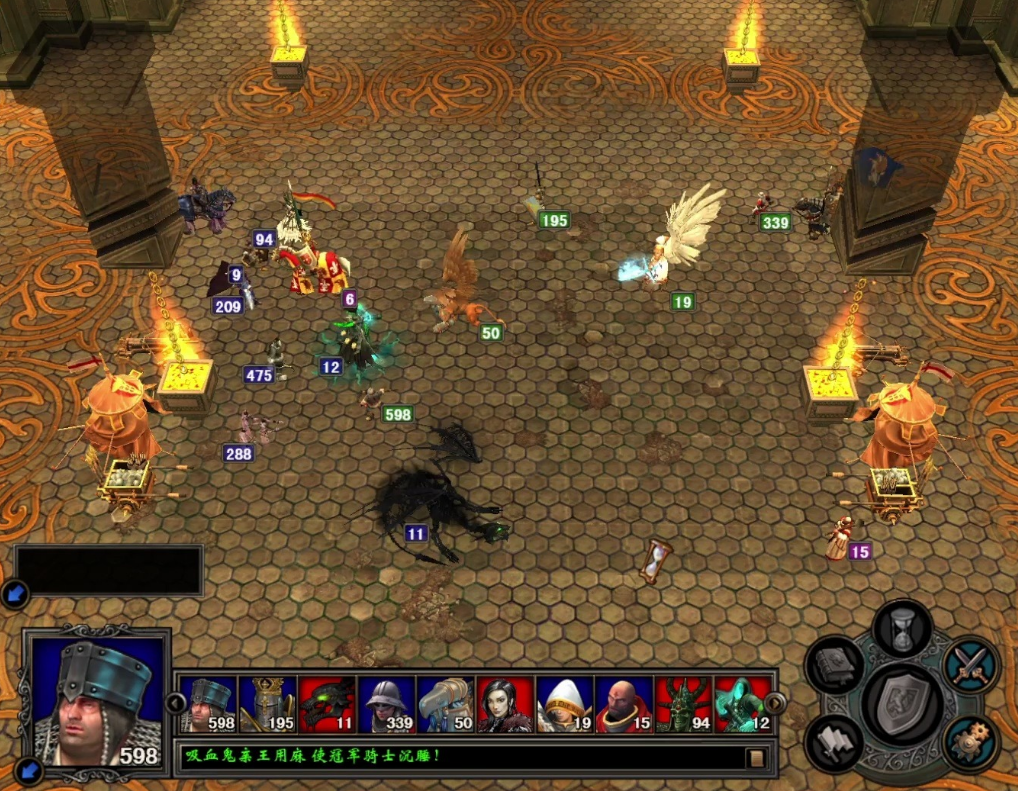The image size is (1018, 791).
Task: Select the dark-haired heroine portrait in queue
Action: [x=505, y=705]
